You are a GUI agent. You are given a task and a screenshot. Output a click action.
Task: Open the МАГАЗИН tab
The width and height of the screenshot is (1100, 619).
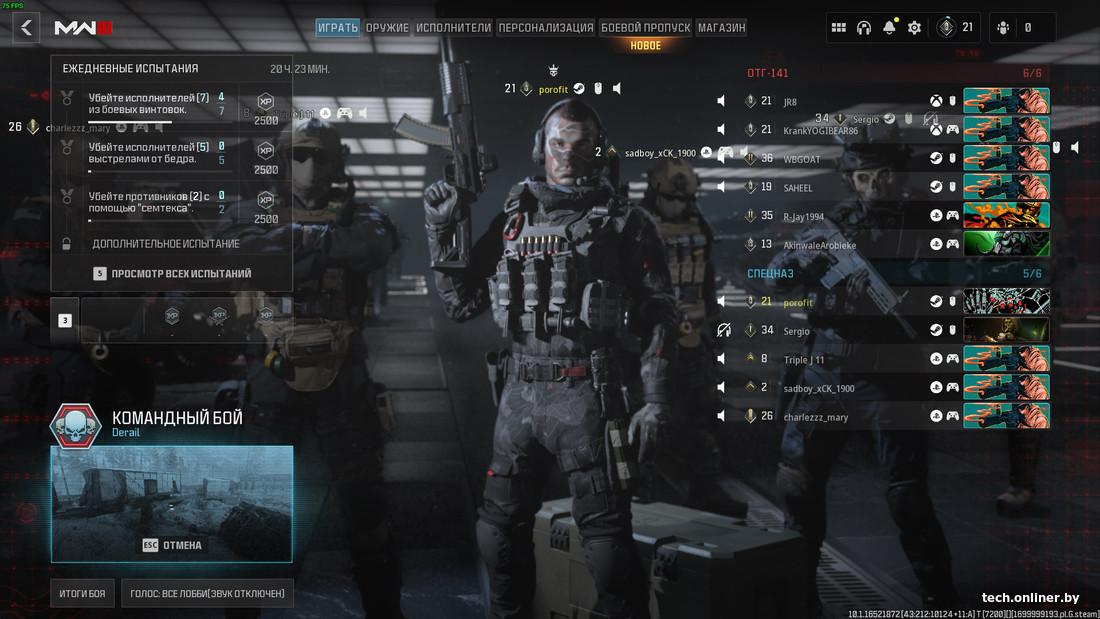(721, 28)
